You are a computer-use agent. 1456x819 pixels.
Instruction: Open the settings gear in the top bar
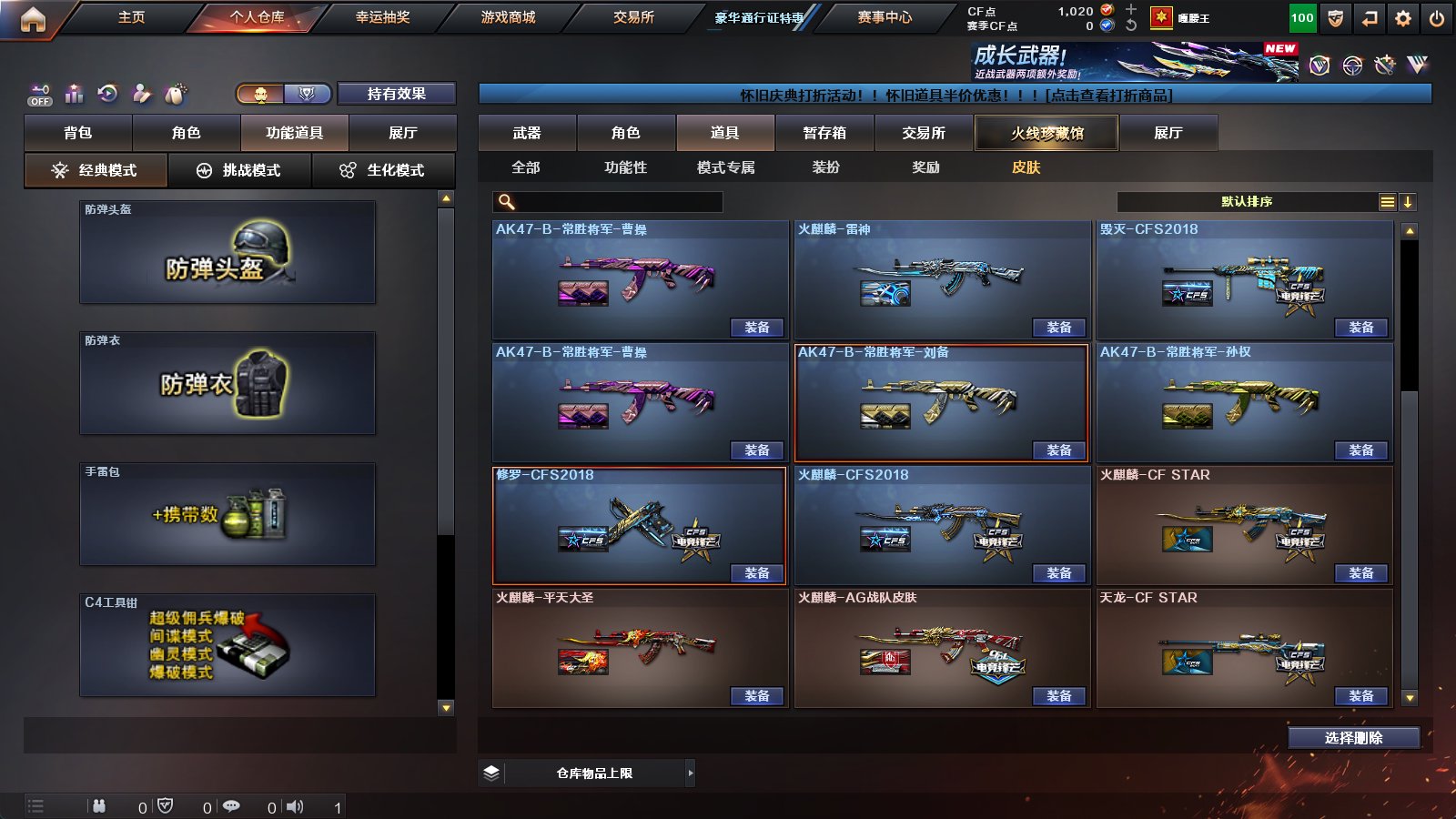coord(1402,16)
